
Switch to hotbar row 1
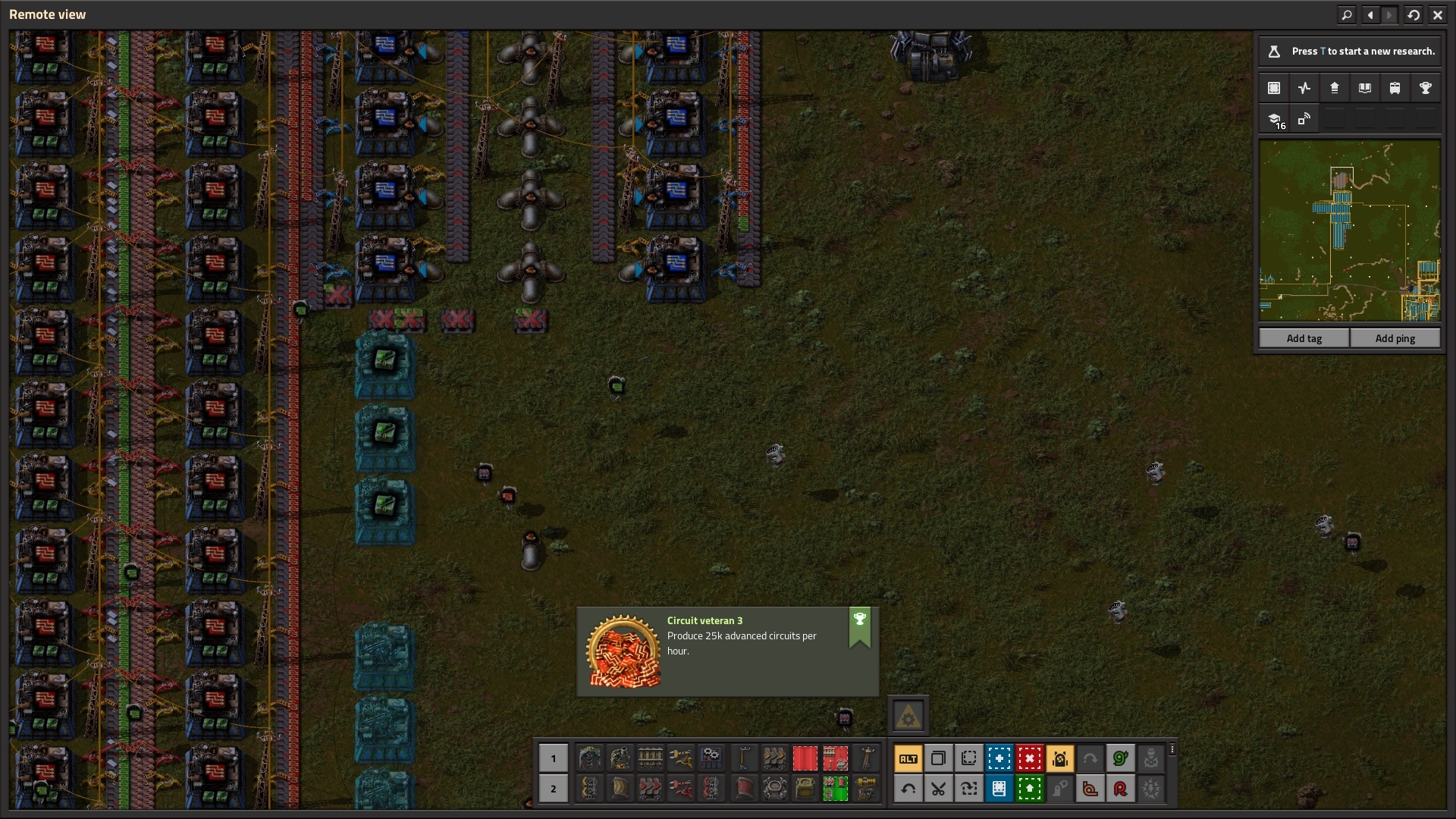(x=553, y=758)
